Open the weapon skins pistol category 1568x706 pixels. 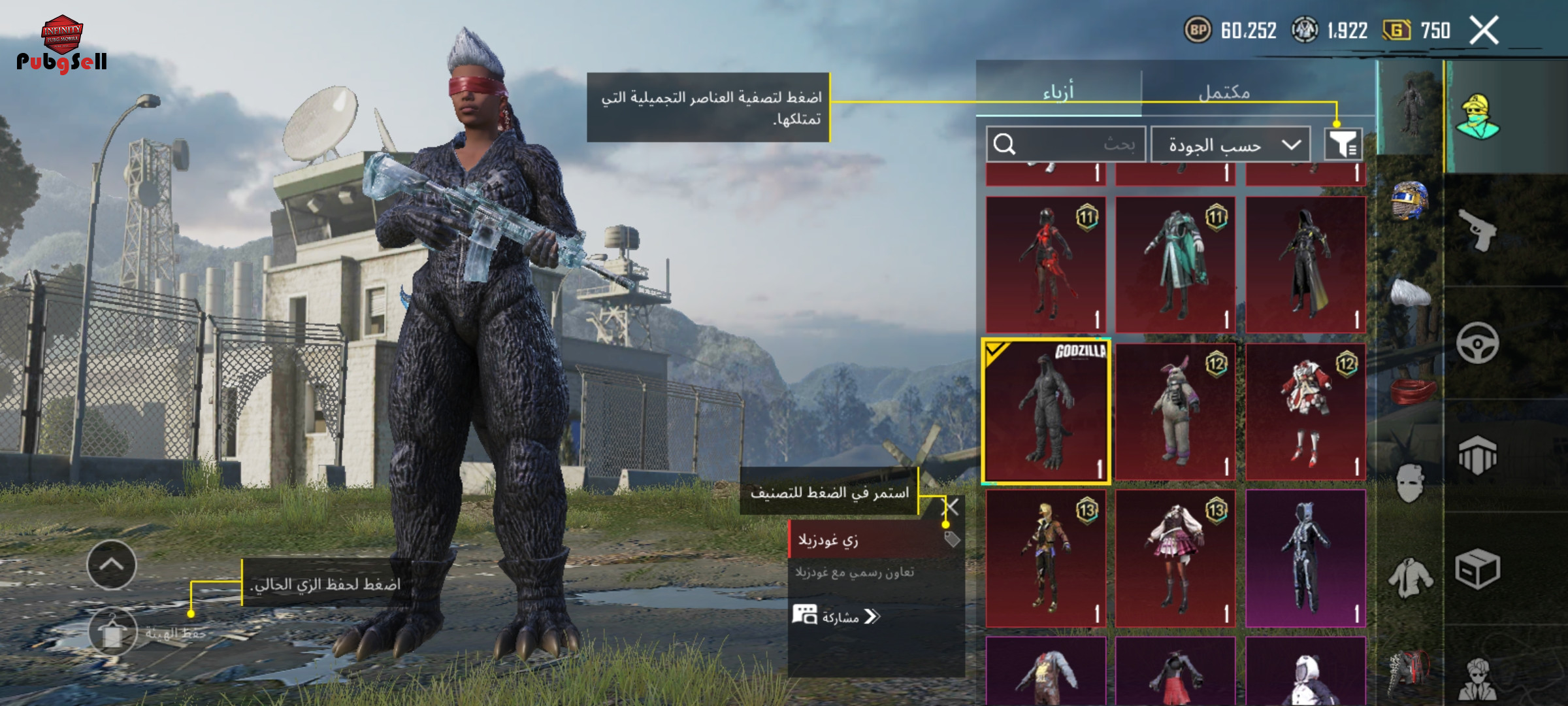tap(1478, 230)
